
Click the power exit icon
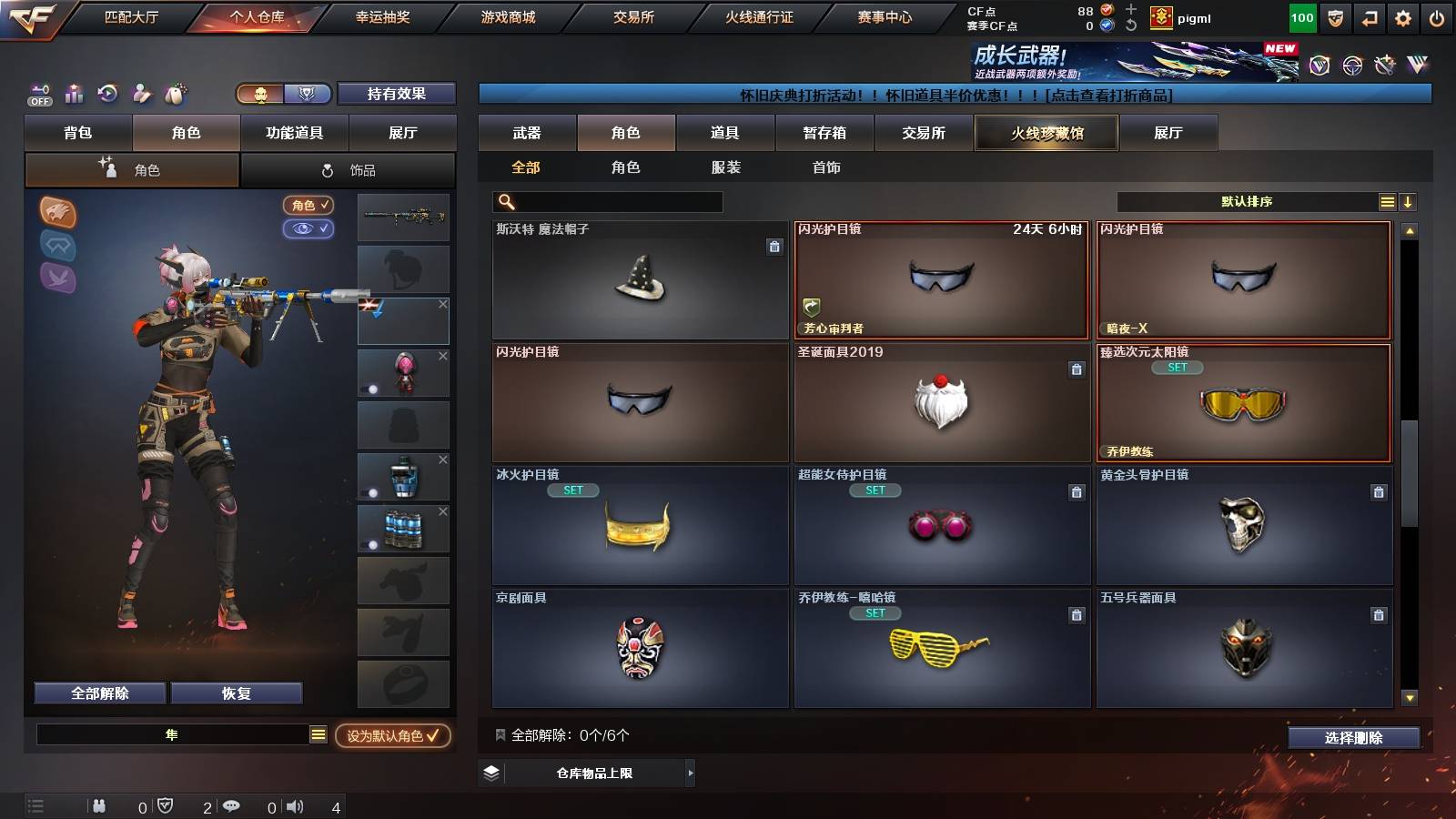click(x=1436, y=18)
